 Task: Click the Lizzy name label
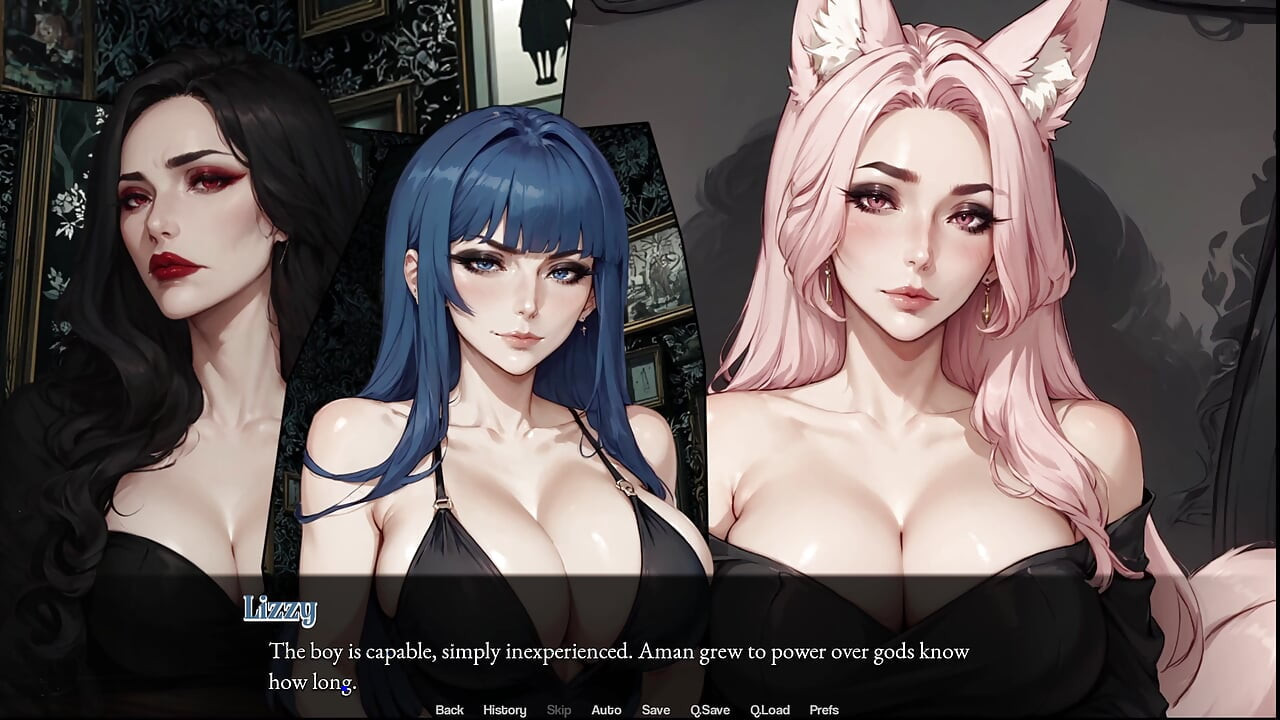[x=281, y=607]
